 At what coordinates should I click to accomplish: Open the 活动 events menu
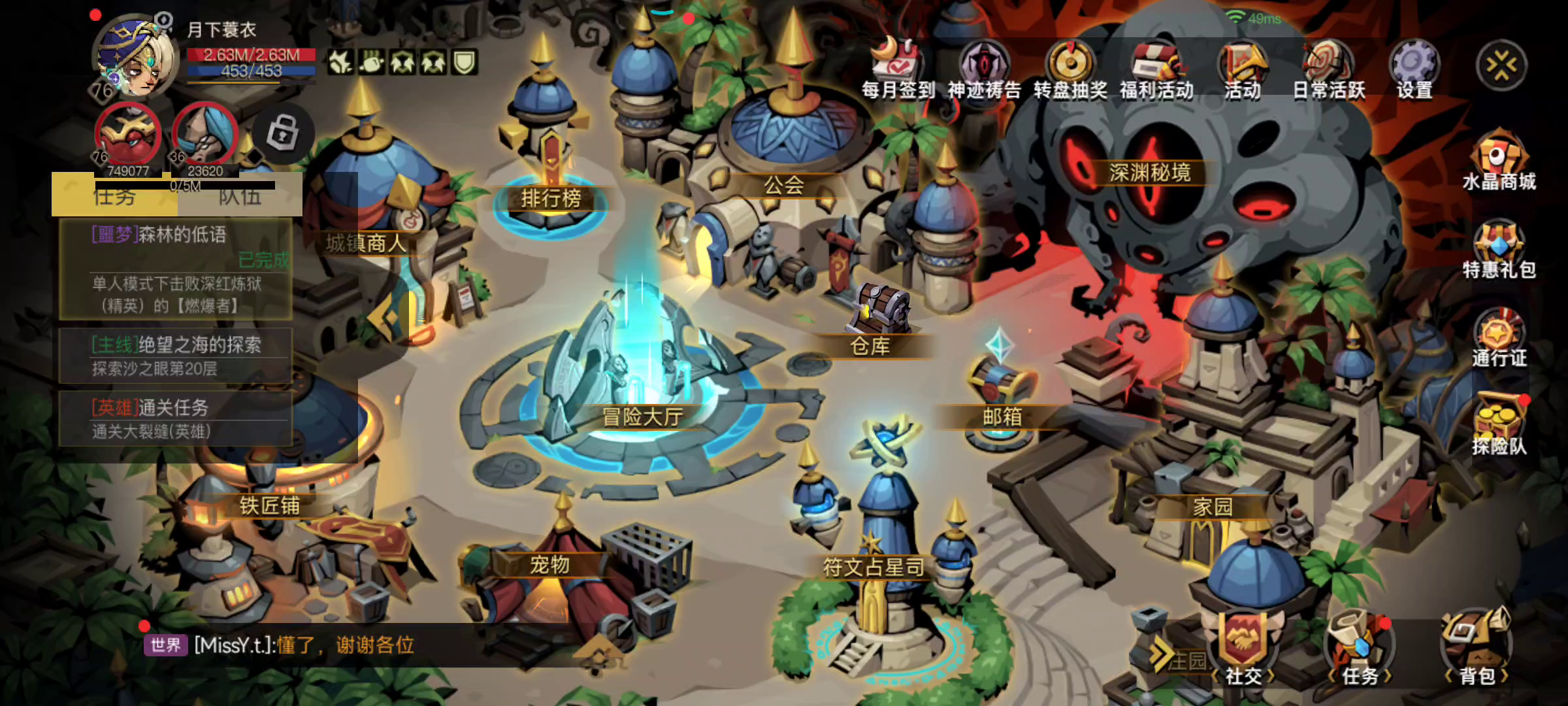coord(1242,67)
